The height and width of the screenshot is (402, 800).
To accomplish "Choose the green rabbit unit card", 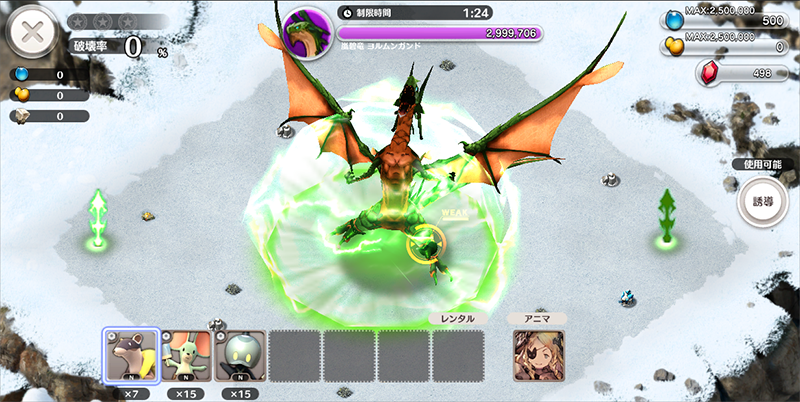I will pyautogui.click(x=185, y=355).
